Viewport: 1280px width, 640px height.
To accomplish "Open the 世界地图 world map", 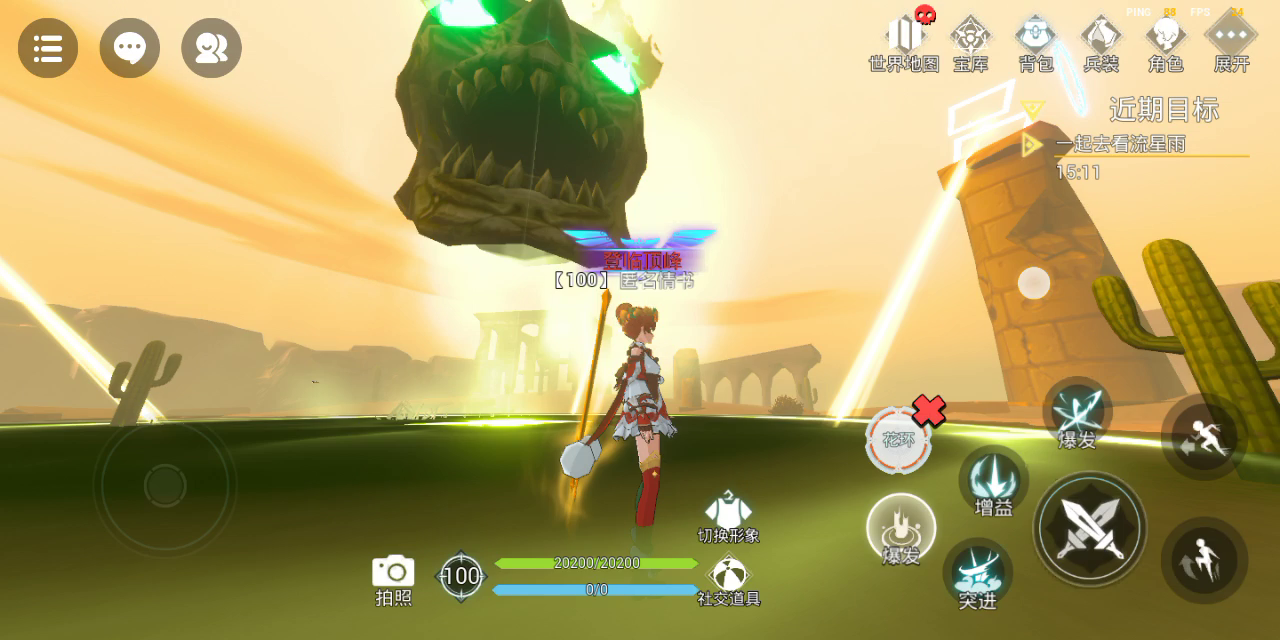I will click(904, 42).
